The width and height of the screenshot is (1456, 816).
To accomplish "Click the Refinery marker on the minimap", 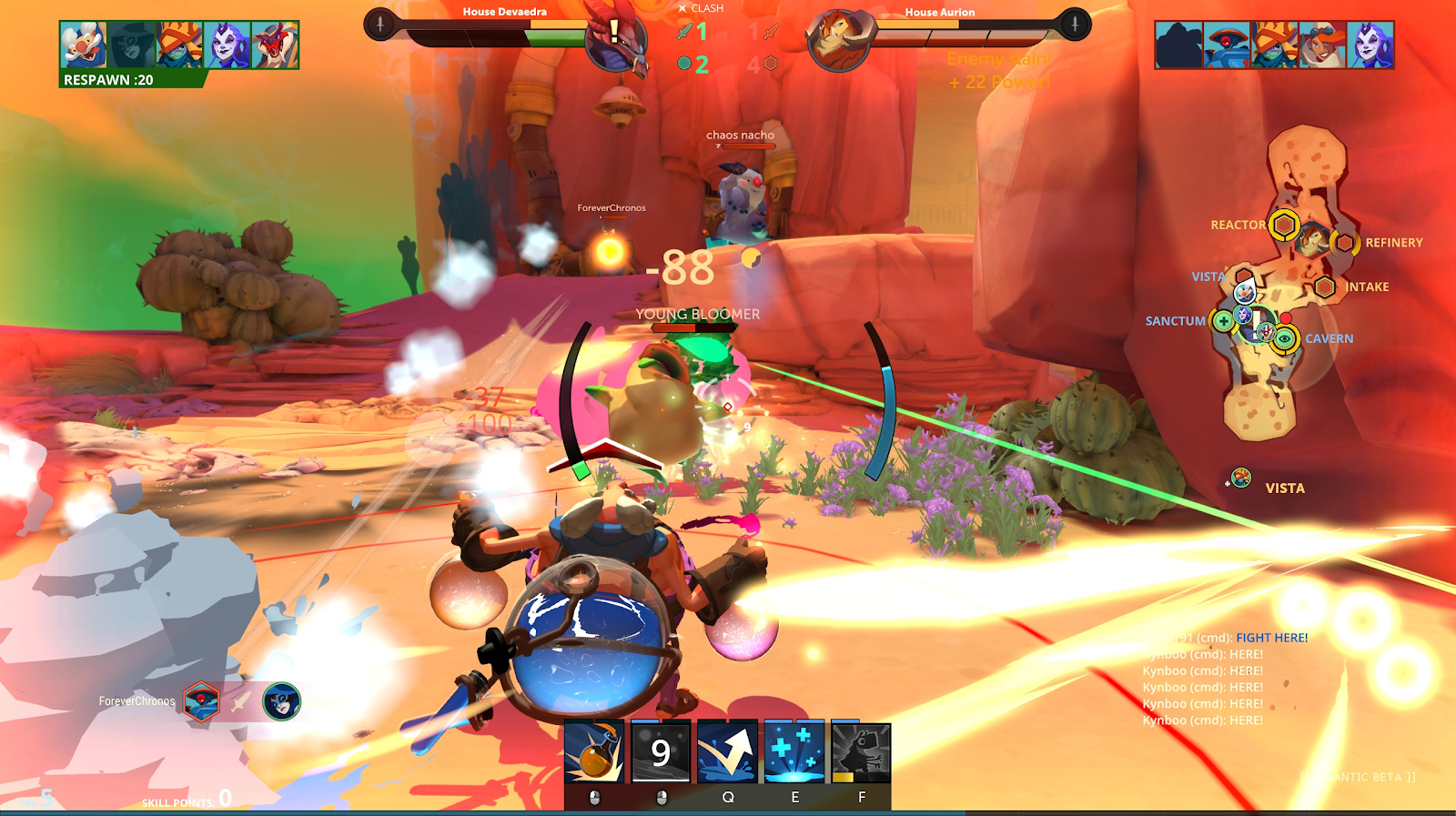I will (1344, 243).
